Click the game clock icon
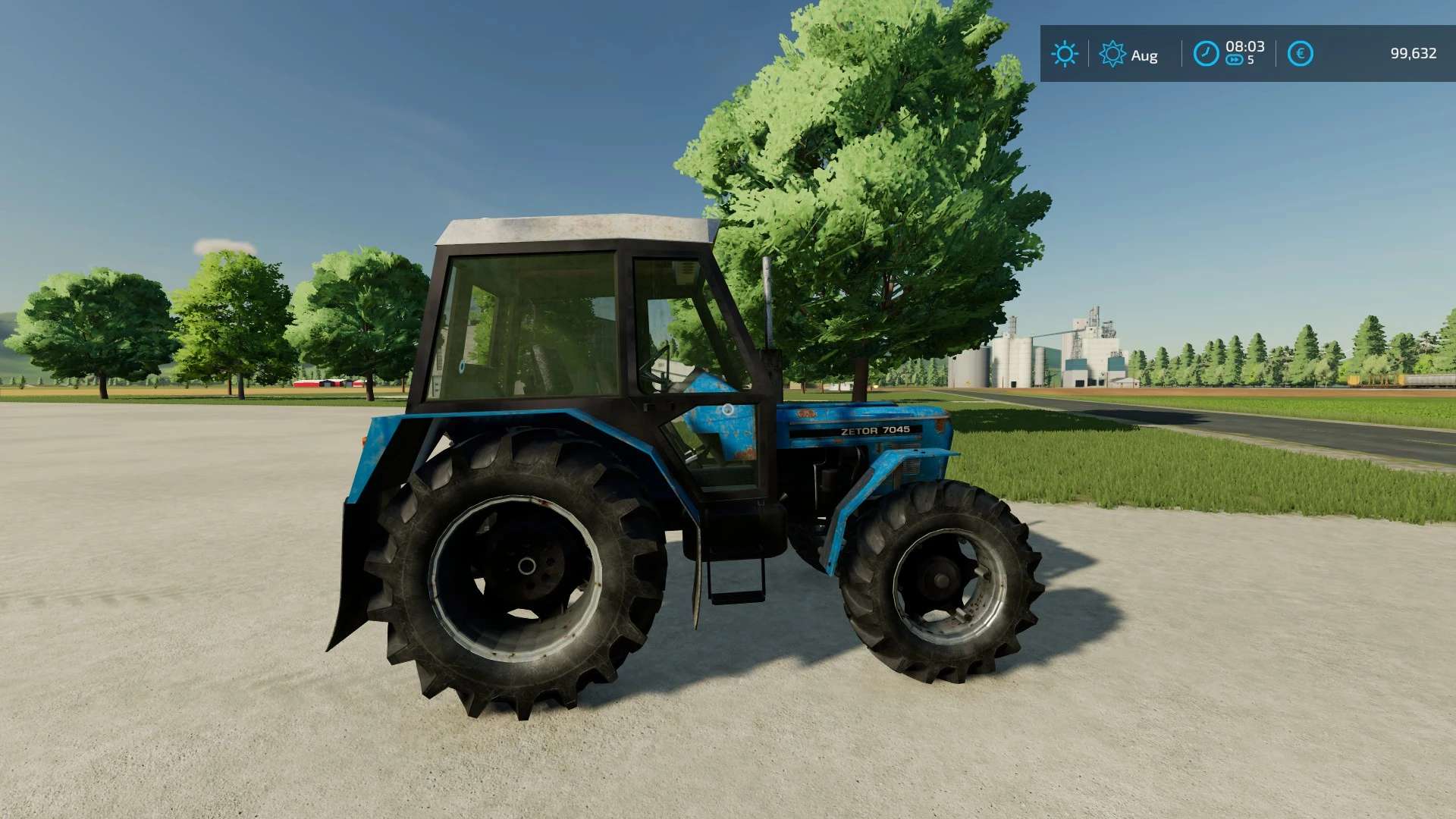This screenshot has height=819, width=1456. [1206, 54]
